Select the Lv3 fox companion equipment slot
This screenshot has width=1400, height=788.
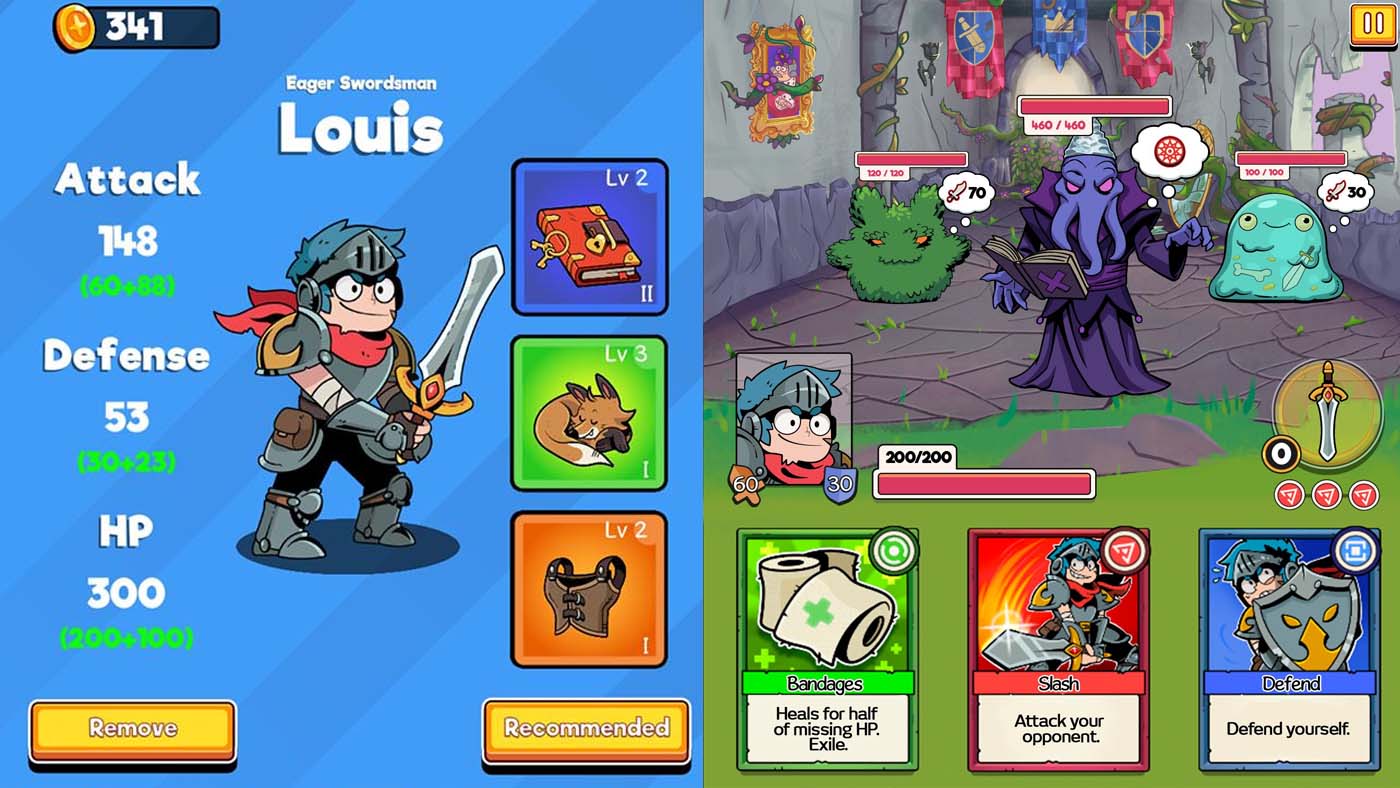click(589, 413)
